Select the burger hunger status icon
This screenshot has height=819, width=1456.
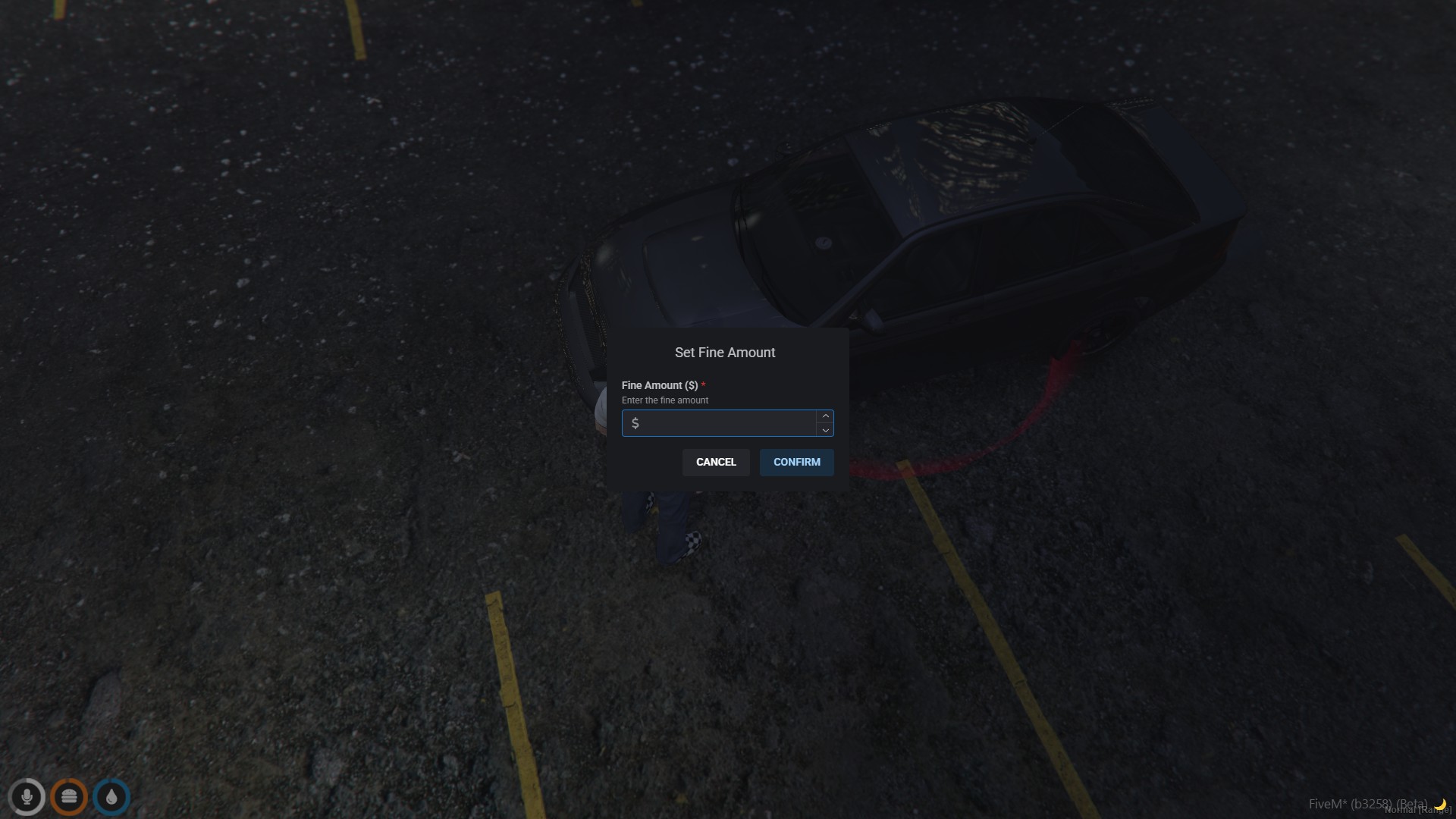[x=69, y=797]
